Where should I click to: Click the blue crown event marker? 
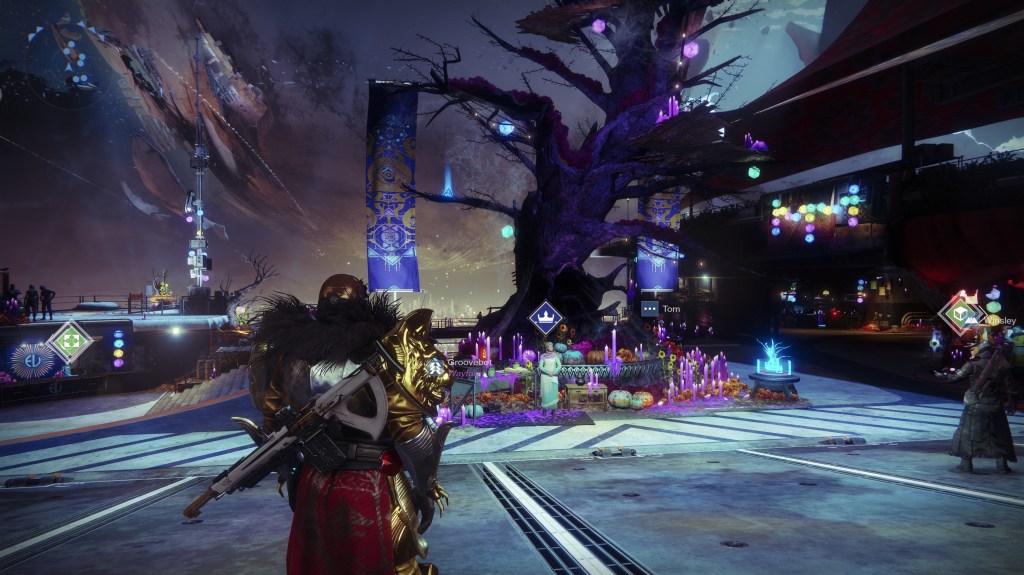(x=545, y=321)
